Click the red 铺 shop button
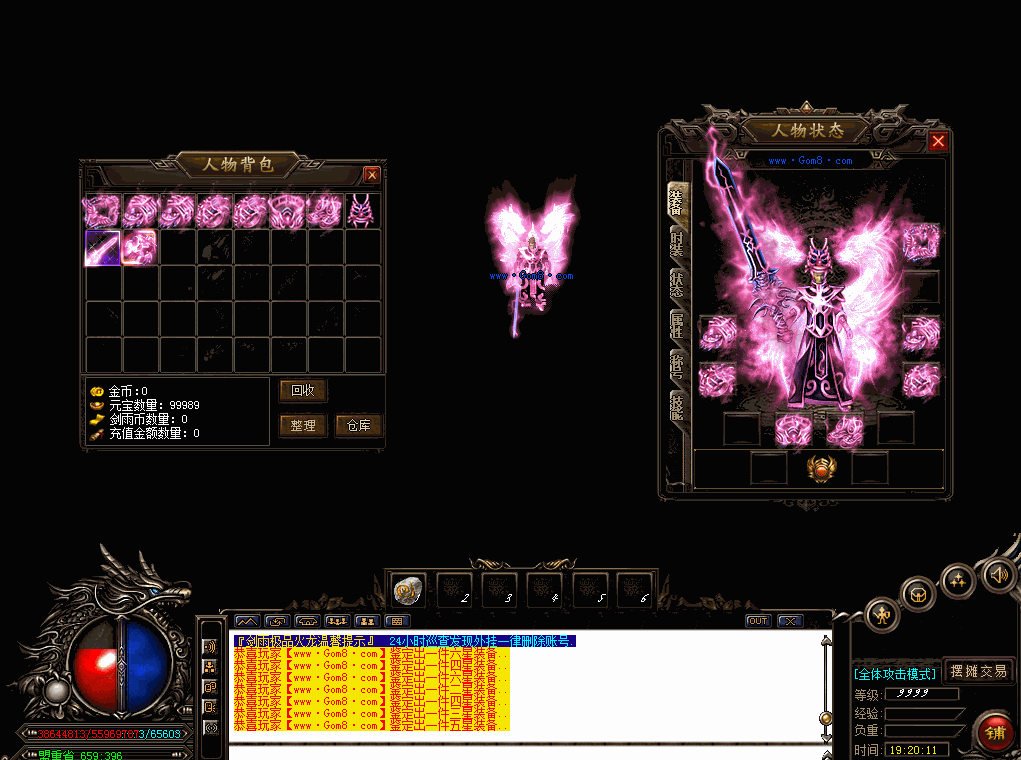The width and height of the screenshot is (1021, 760). pos(995,731)
